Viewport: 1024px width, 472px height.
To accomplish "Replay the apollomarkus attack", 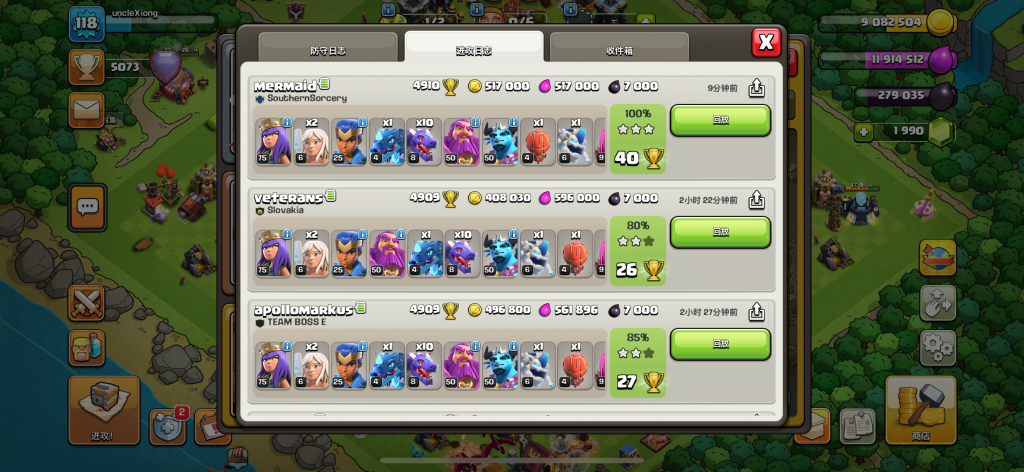I will point(720,344).
